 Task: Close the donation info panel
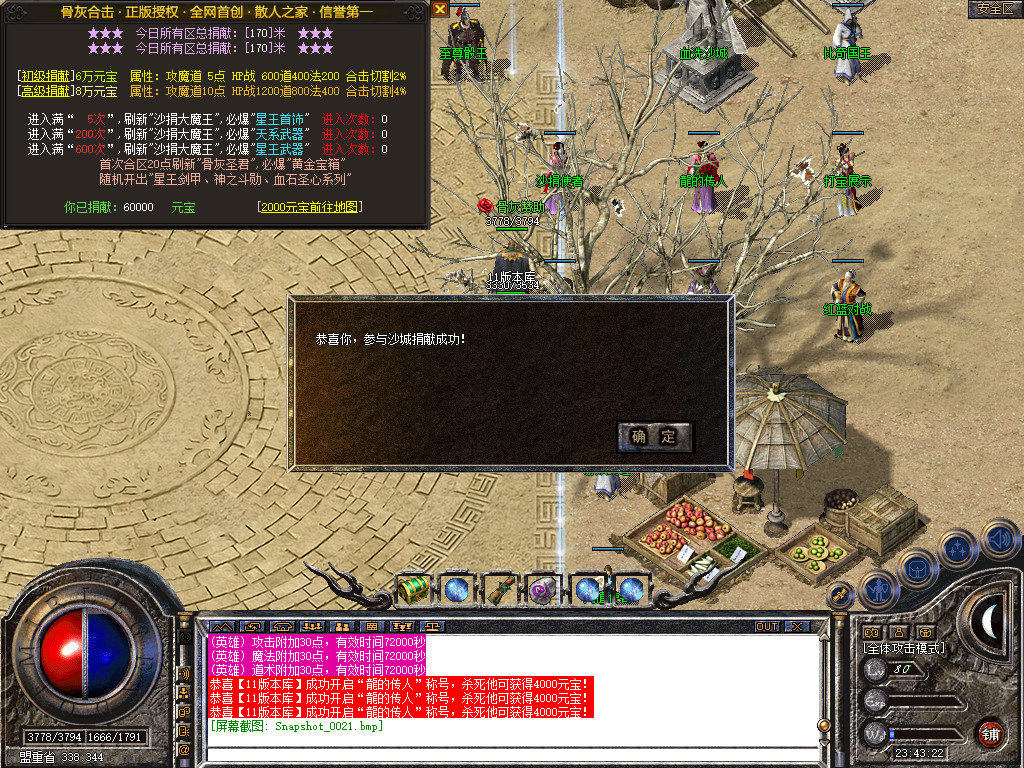(440, 9)
